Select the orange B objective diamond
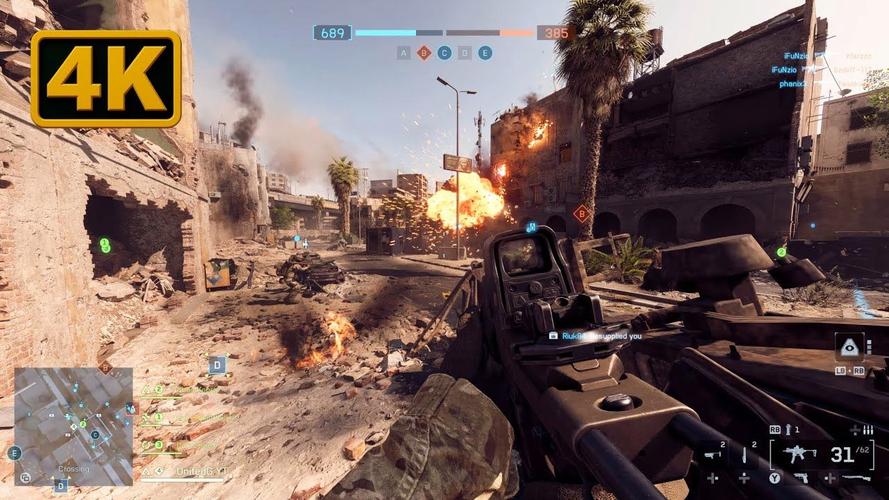The width and height of the screenshot is (889, 500). [x=424, y=53]
